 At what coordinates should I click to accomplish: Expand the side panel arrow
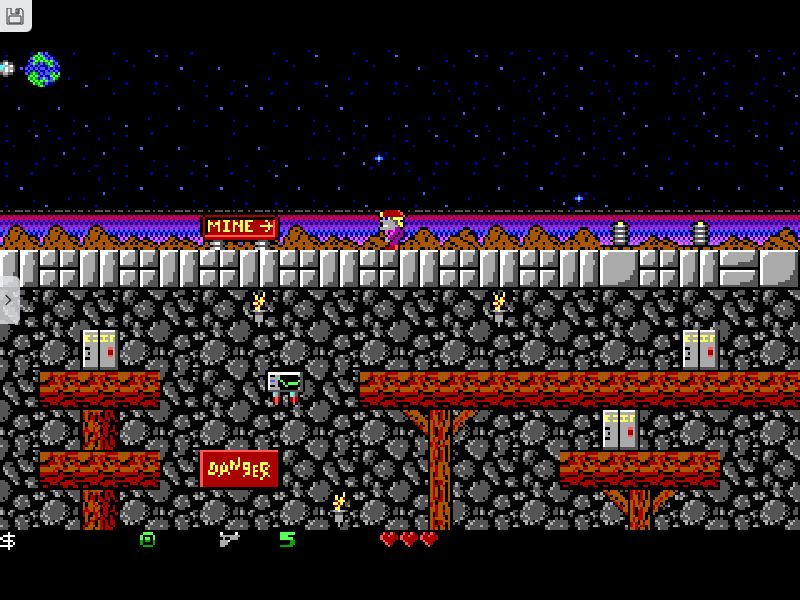[x=9, y=299]
